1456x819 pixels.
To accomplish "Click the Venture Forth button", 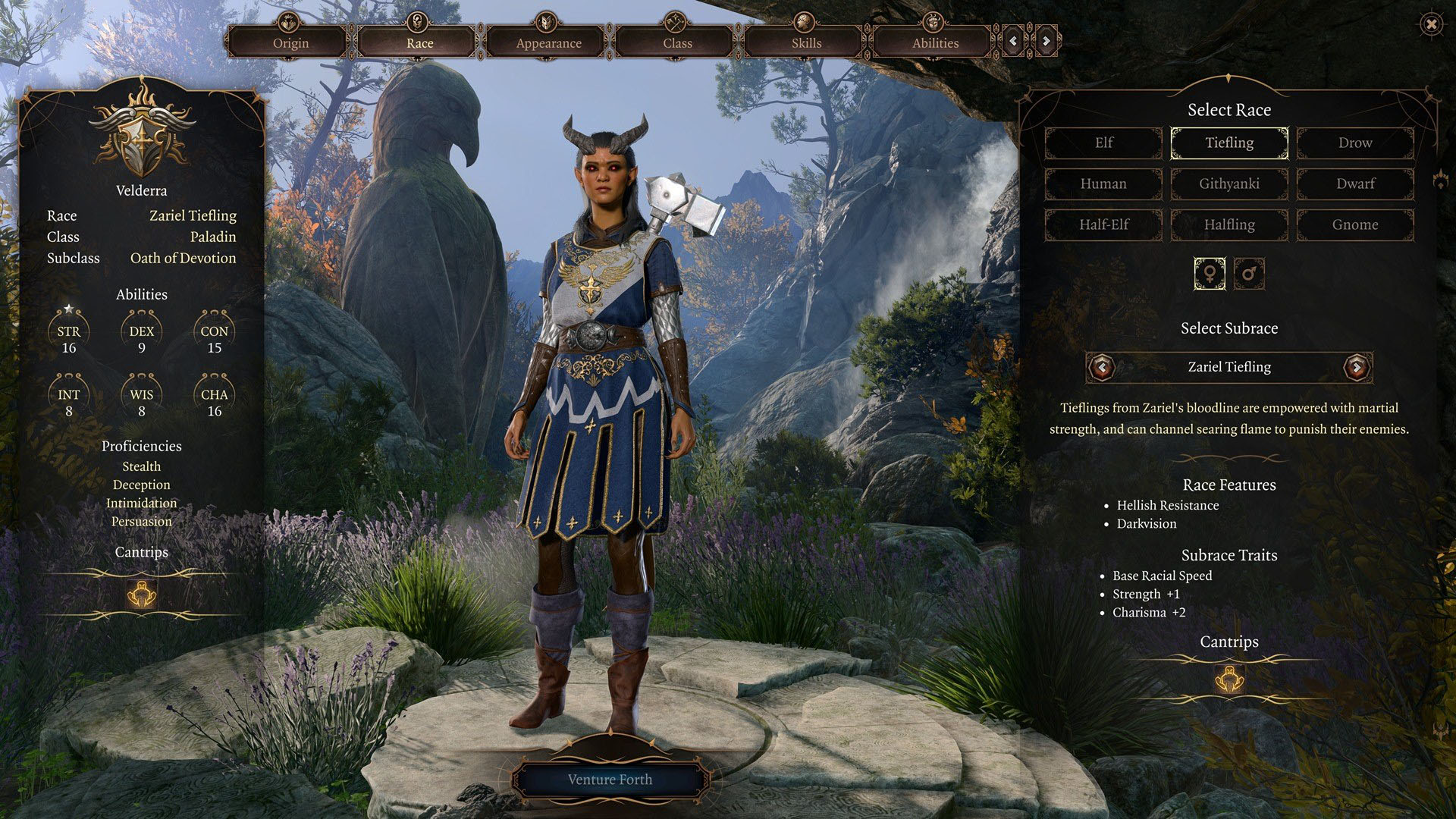I will pyautogui.click(x=610, y=780).
